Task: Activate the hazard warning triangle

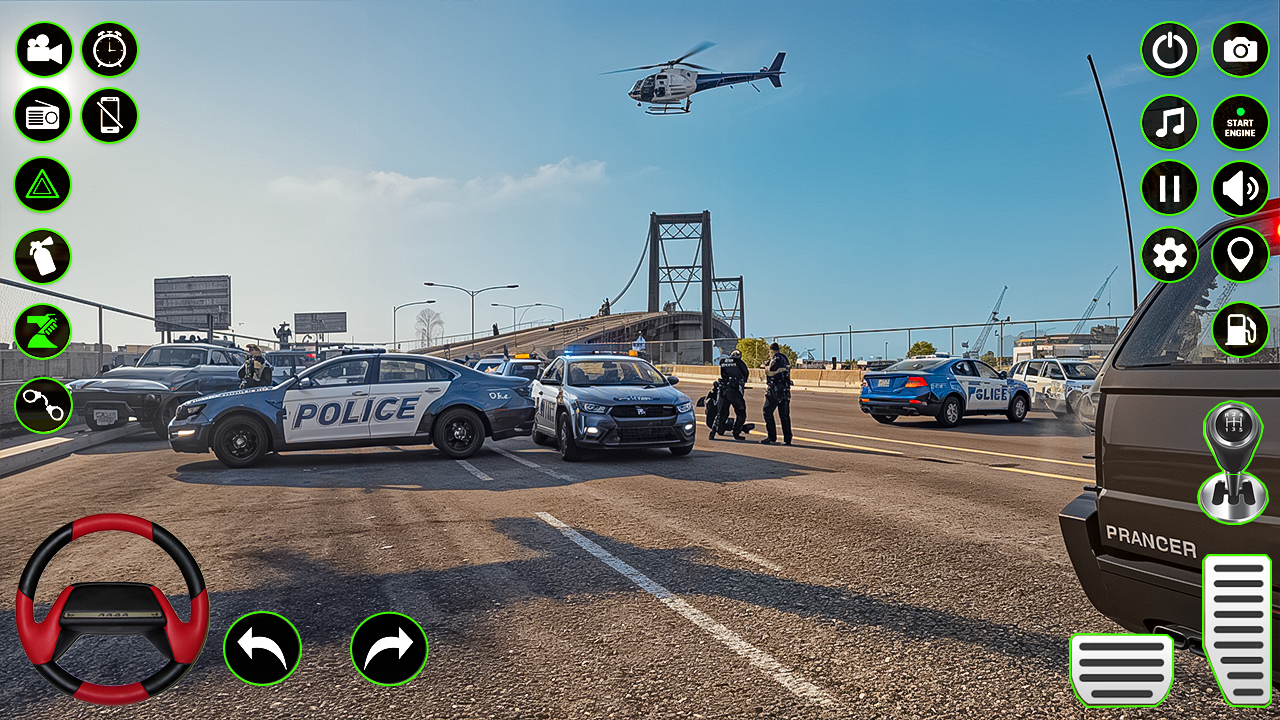Action: pyautogui.click(x=42, y=186)
